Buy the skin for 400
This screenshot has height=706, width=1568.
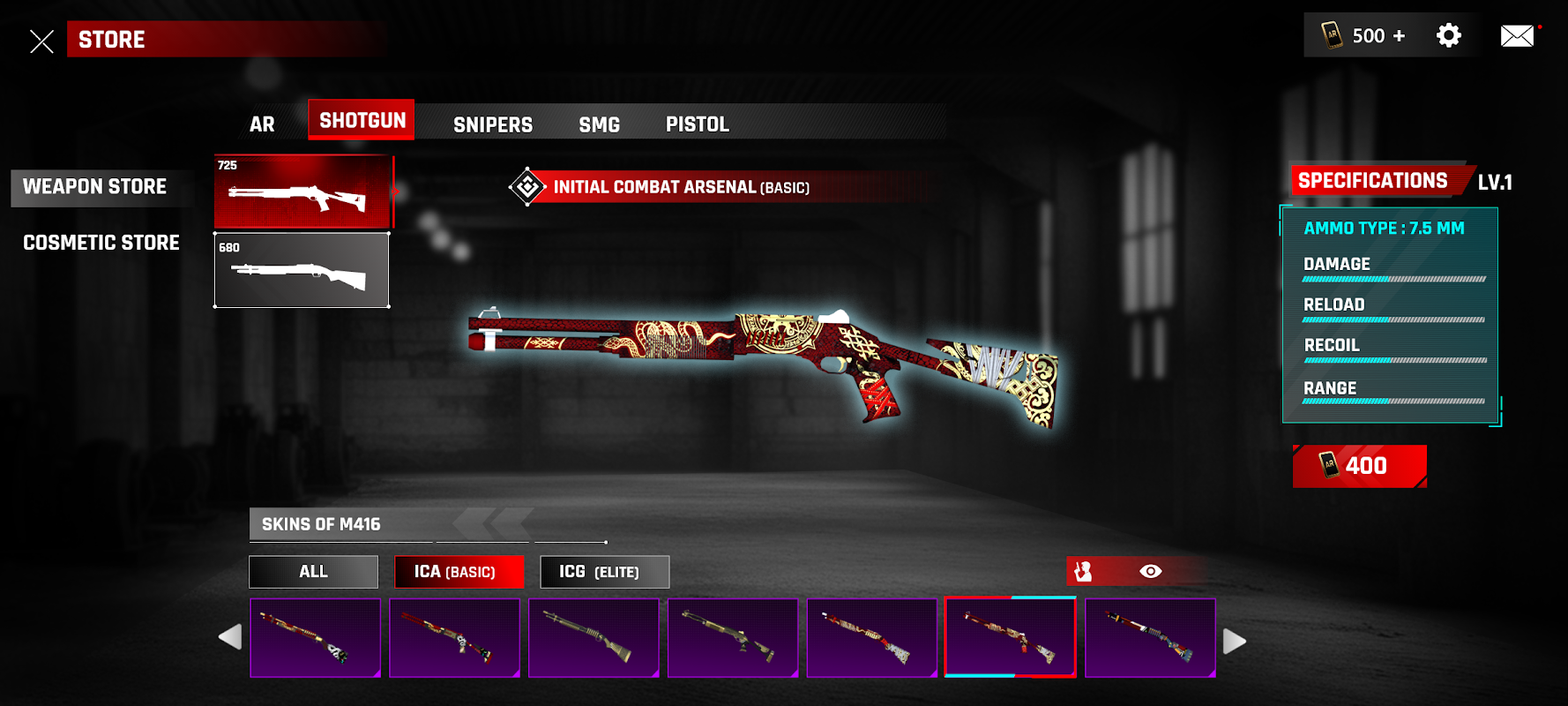[1358, 466]
